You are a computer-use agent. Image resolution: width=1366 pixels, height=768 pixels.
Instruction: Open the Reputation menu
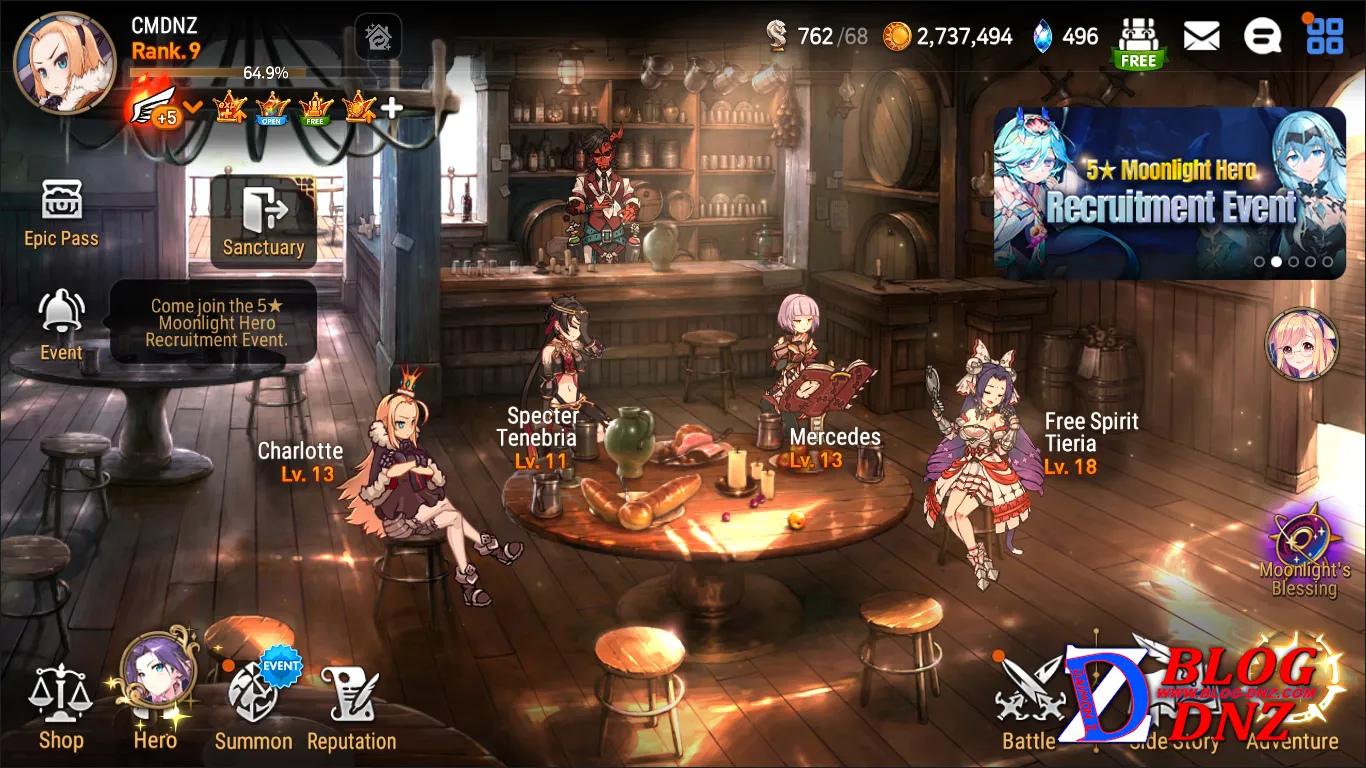[351, 706]
